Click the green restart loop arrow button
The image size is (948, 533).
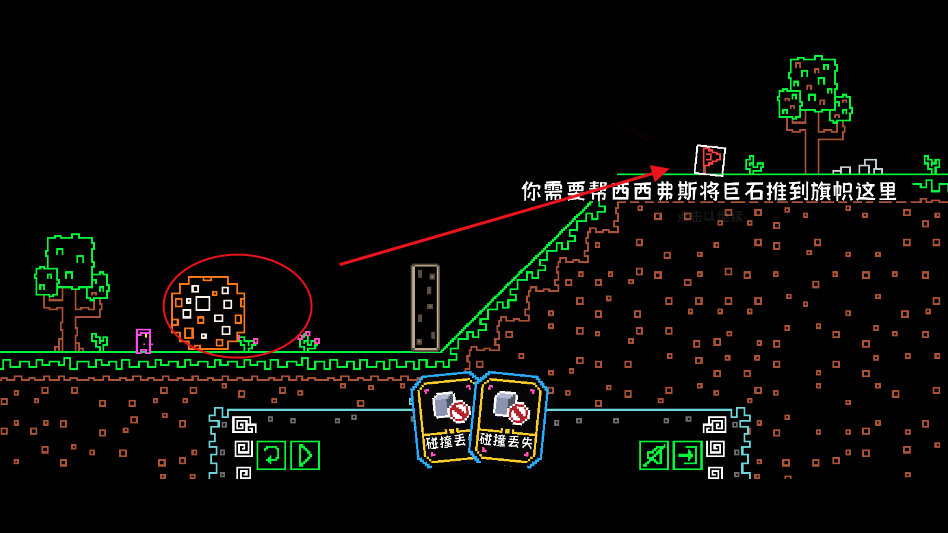click(x=271, y=455)
